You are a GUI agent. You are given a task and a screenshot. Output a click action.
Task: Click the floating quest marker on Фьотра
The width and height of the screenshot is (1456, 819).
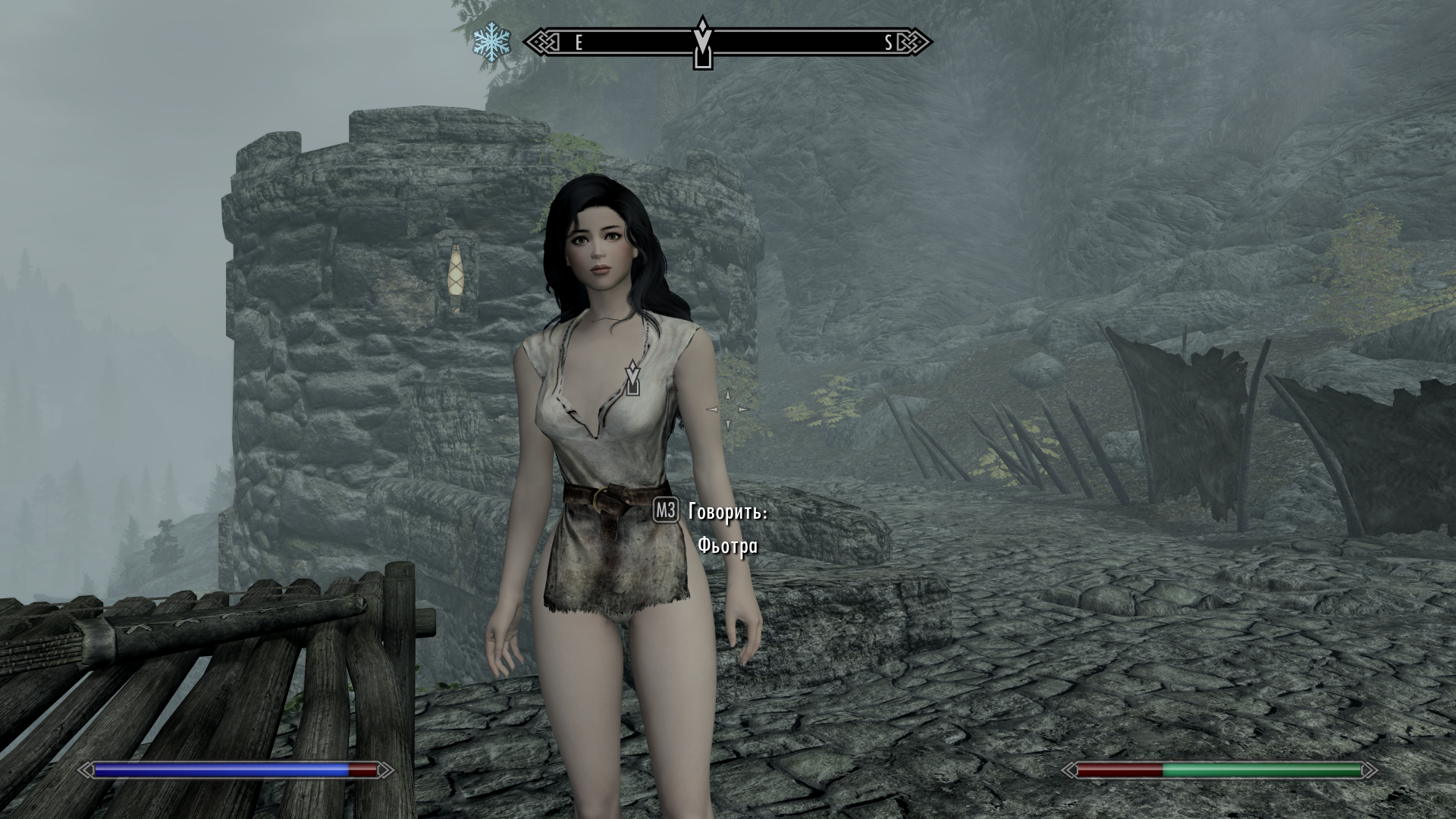(x=632, y=379)
